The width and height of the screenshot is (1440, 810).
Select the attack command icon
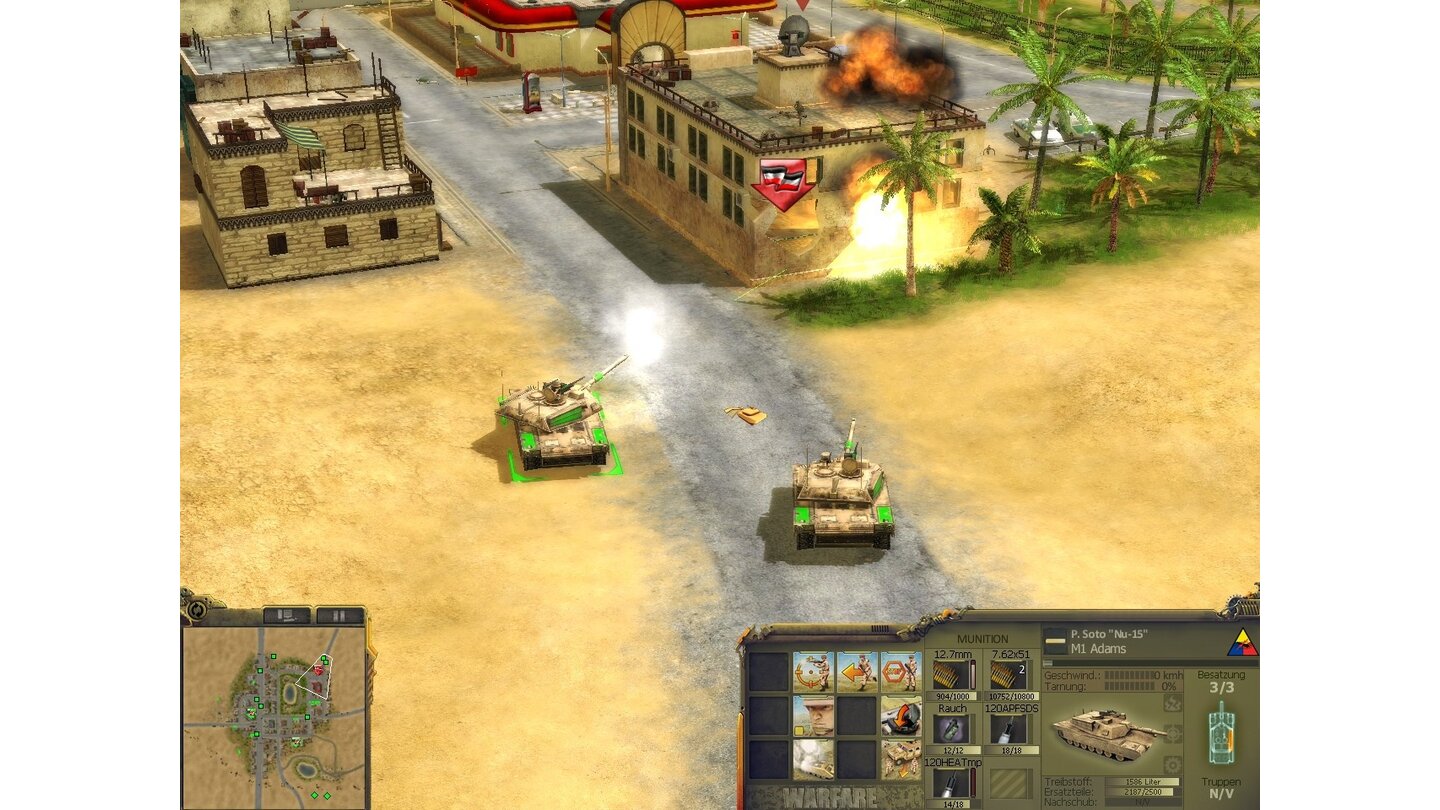pos(811,672)
